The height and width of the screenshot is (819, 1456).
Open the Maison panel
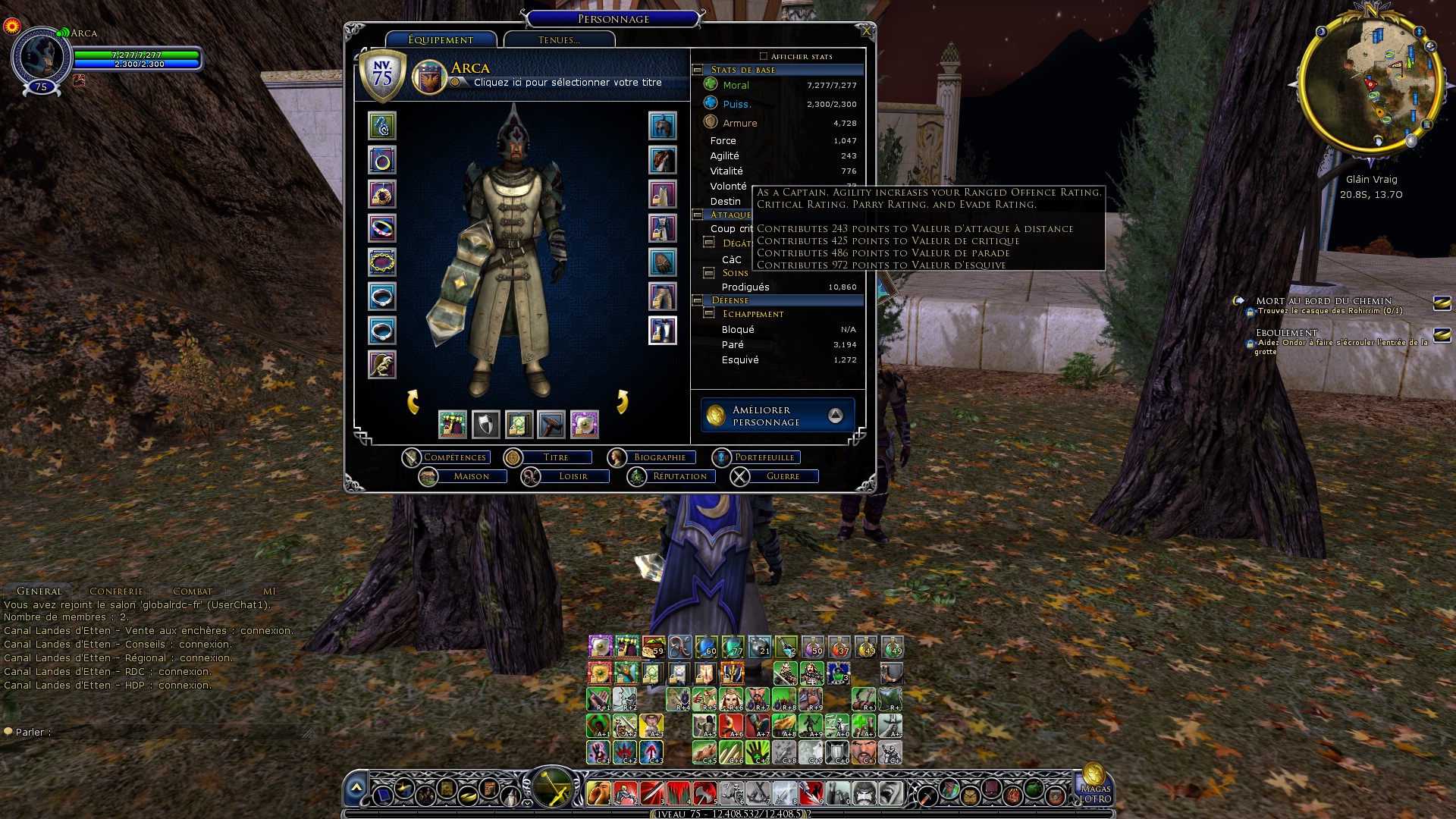471,476
